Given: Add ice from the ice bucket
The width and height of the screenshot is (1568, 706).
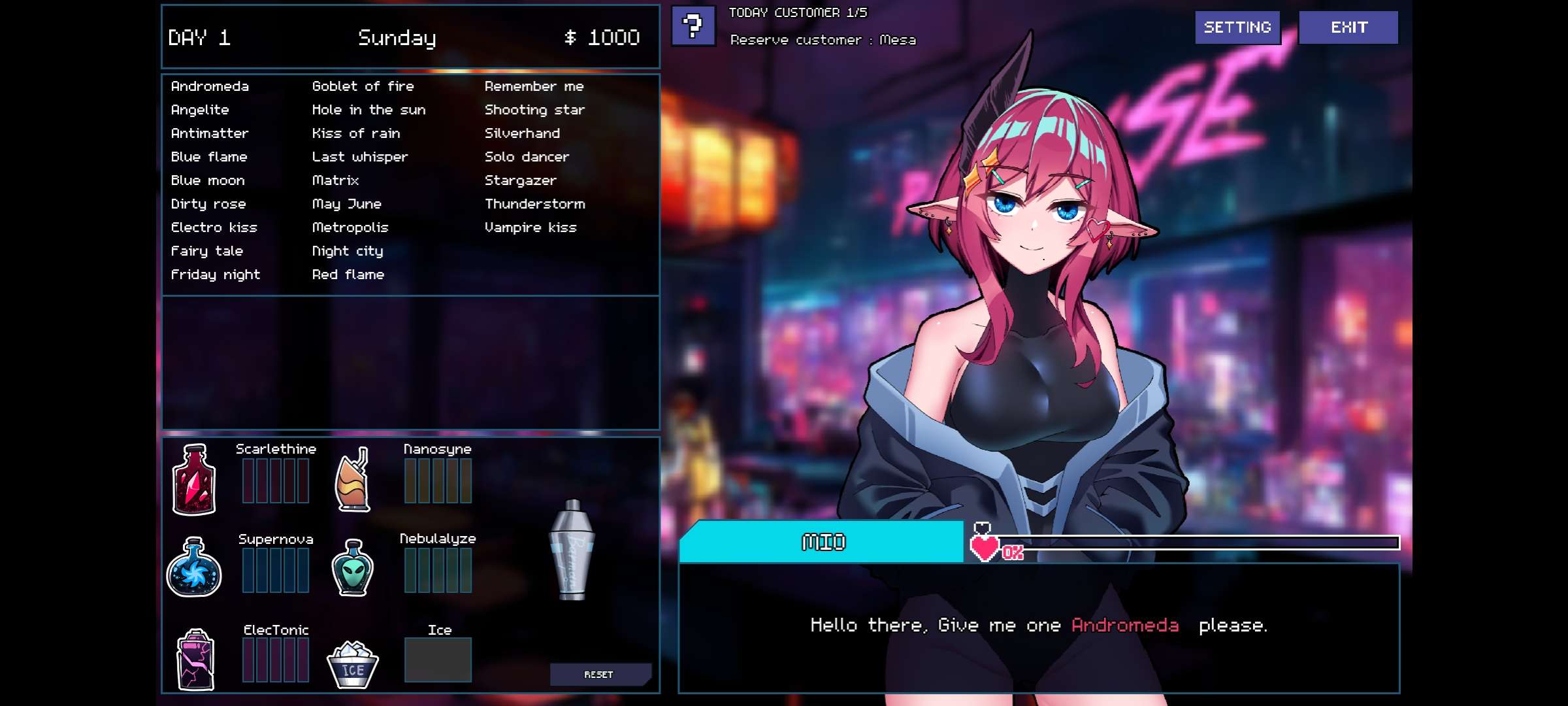Looking at the screenshot, I should 353,664.
